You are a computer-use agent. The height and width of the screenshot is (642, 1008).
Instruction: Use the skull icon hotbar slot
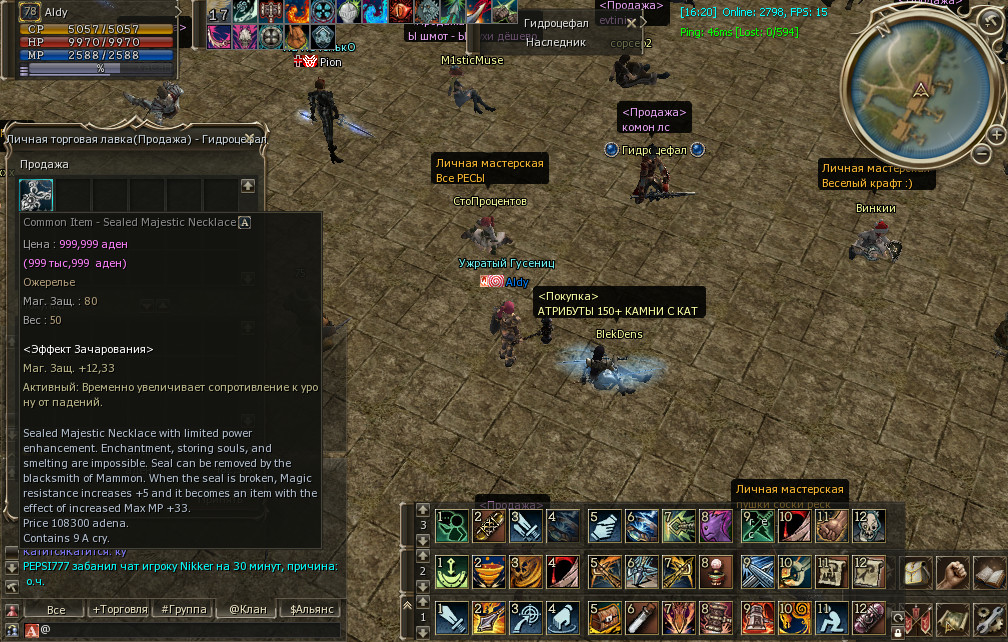[x=868, y=525]
